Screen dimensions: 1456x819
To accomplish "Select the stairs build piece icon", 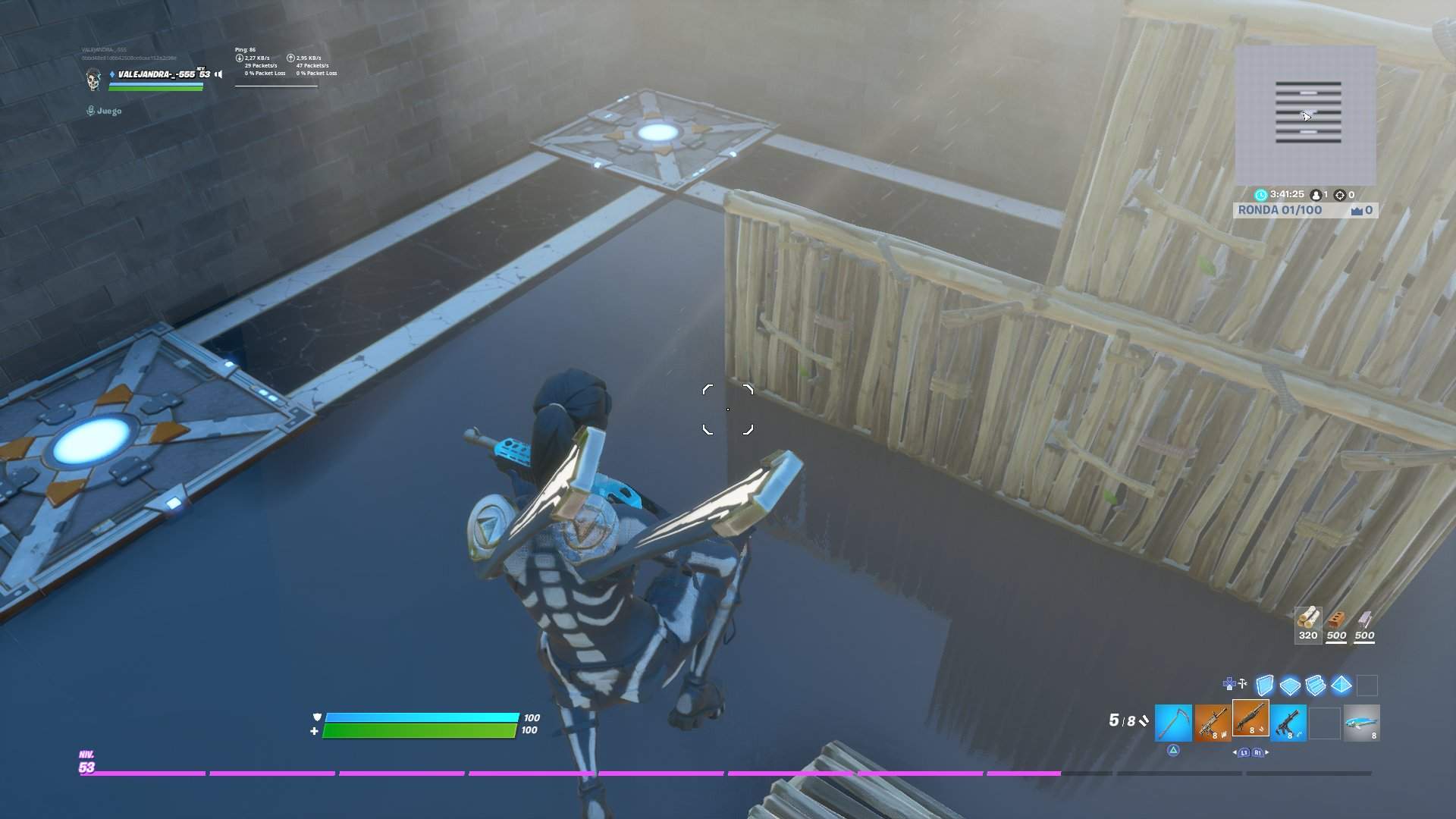I will pyautogui.click(x=1316, y=683).
